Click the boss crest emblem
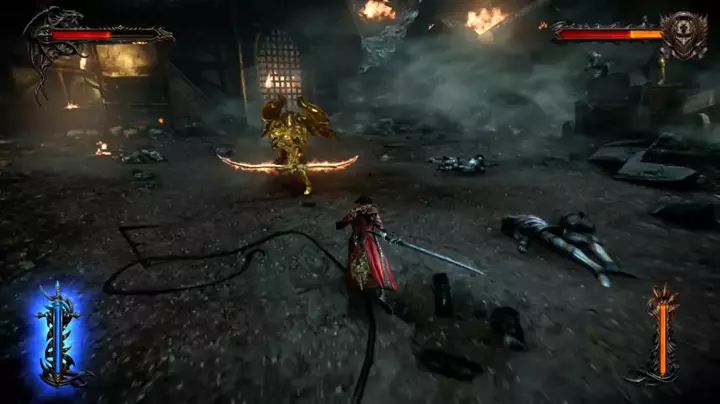This screenshot has height=404, width=720. (686, 34)
